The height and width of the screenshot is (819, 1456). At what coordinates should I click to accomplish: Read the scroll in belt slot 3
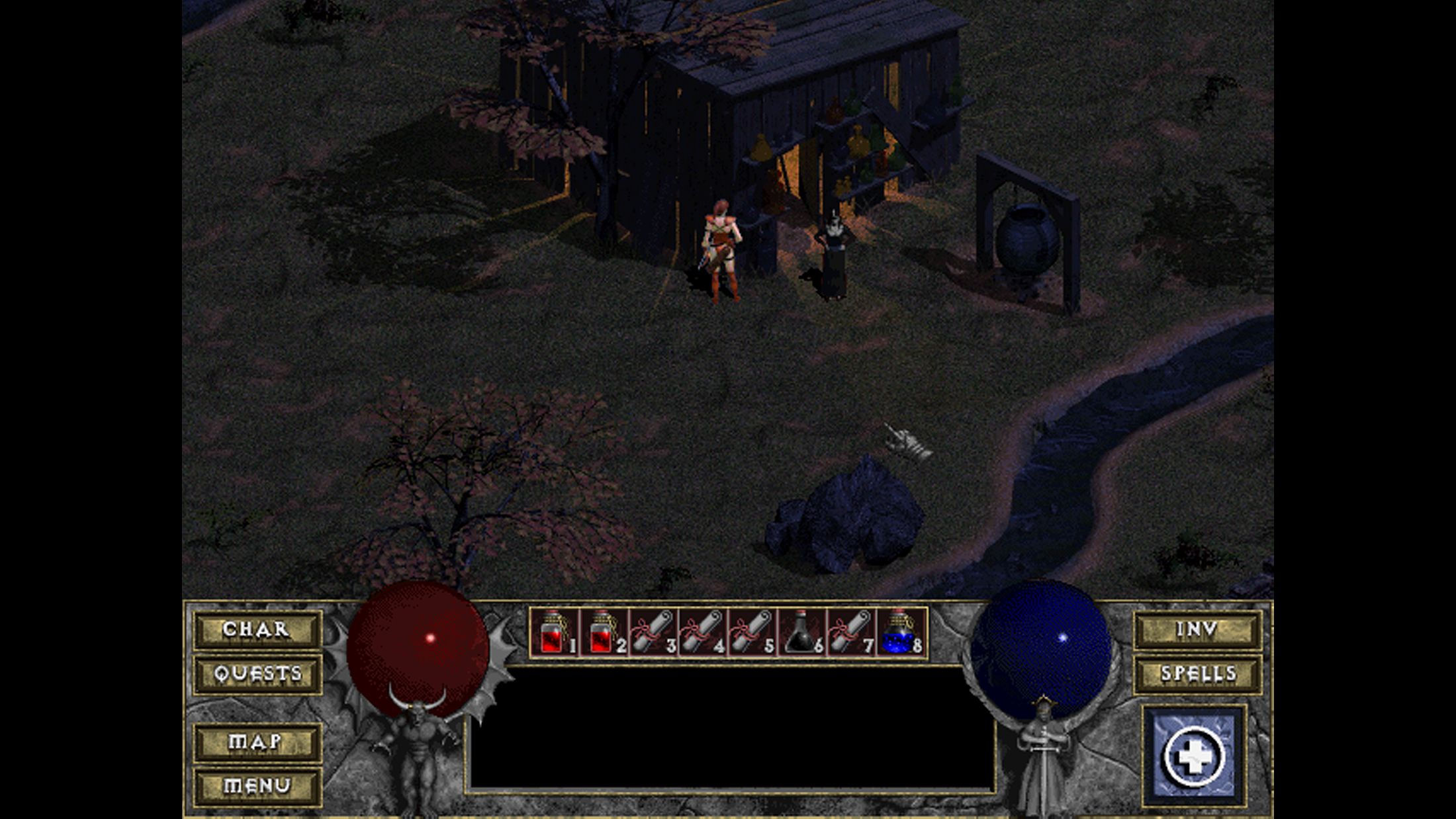(653, 632)
